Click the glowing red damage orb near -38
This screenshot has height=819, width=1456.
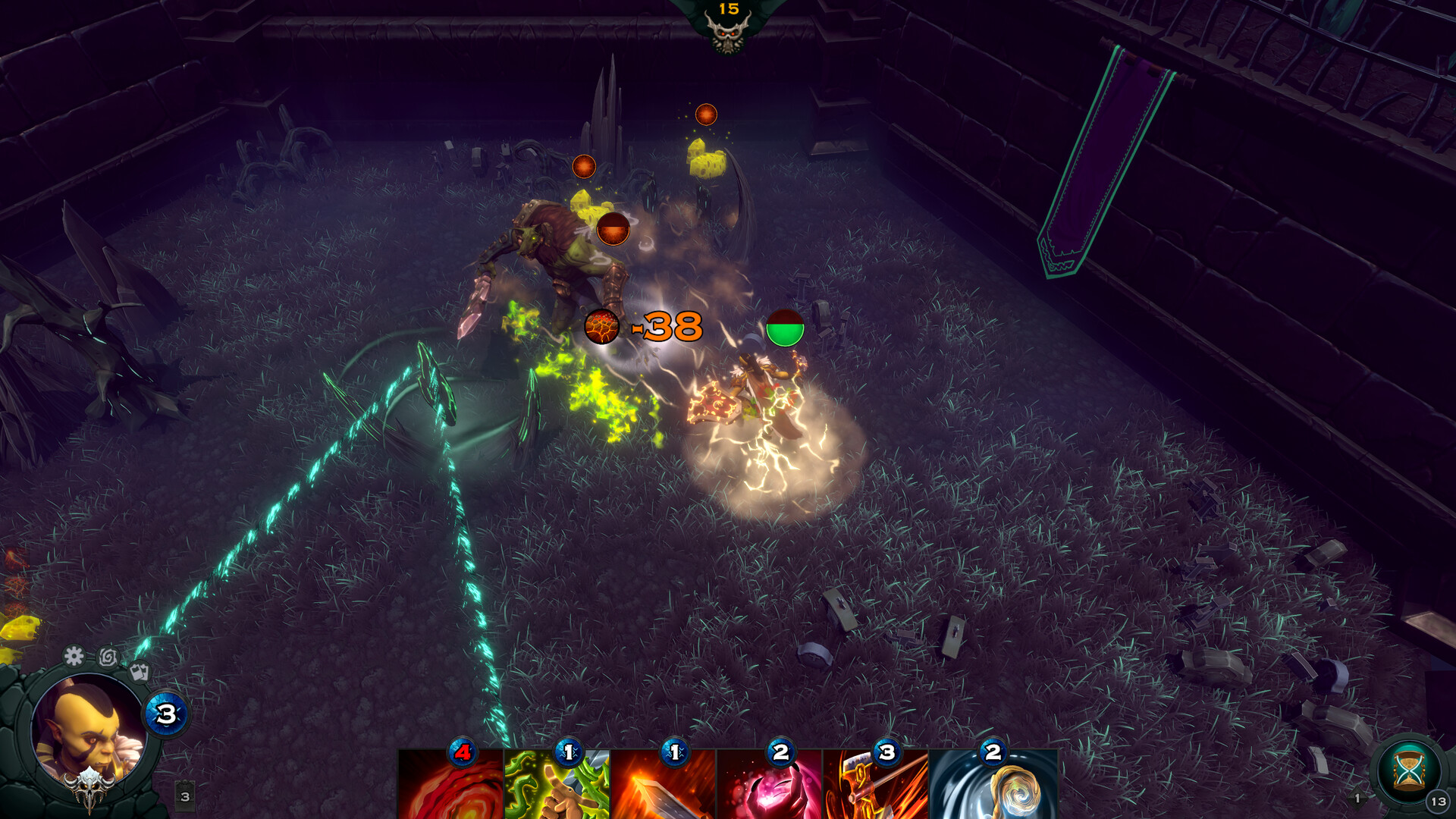602,328
